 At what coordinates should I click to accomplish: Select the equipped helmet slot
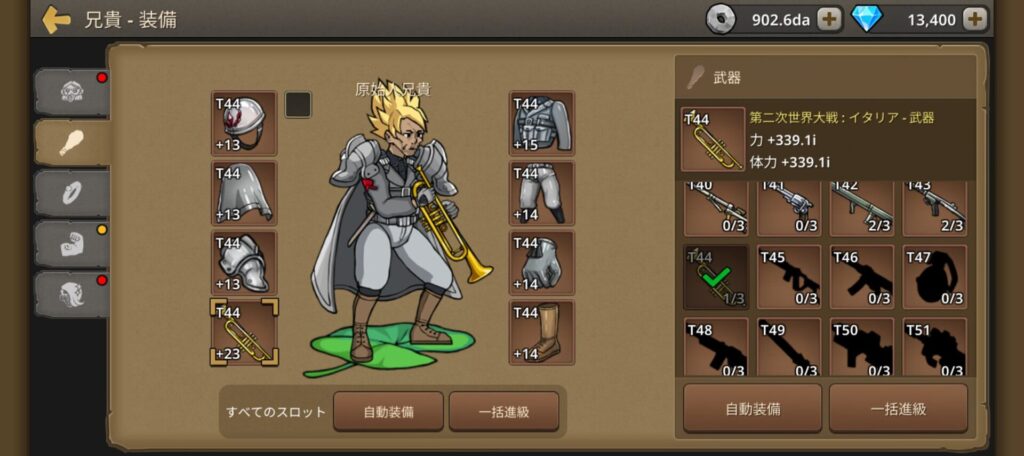click(x=244, y=124)
